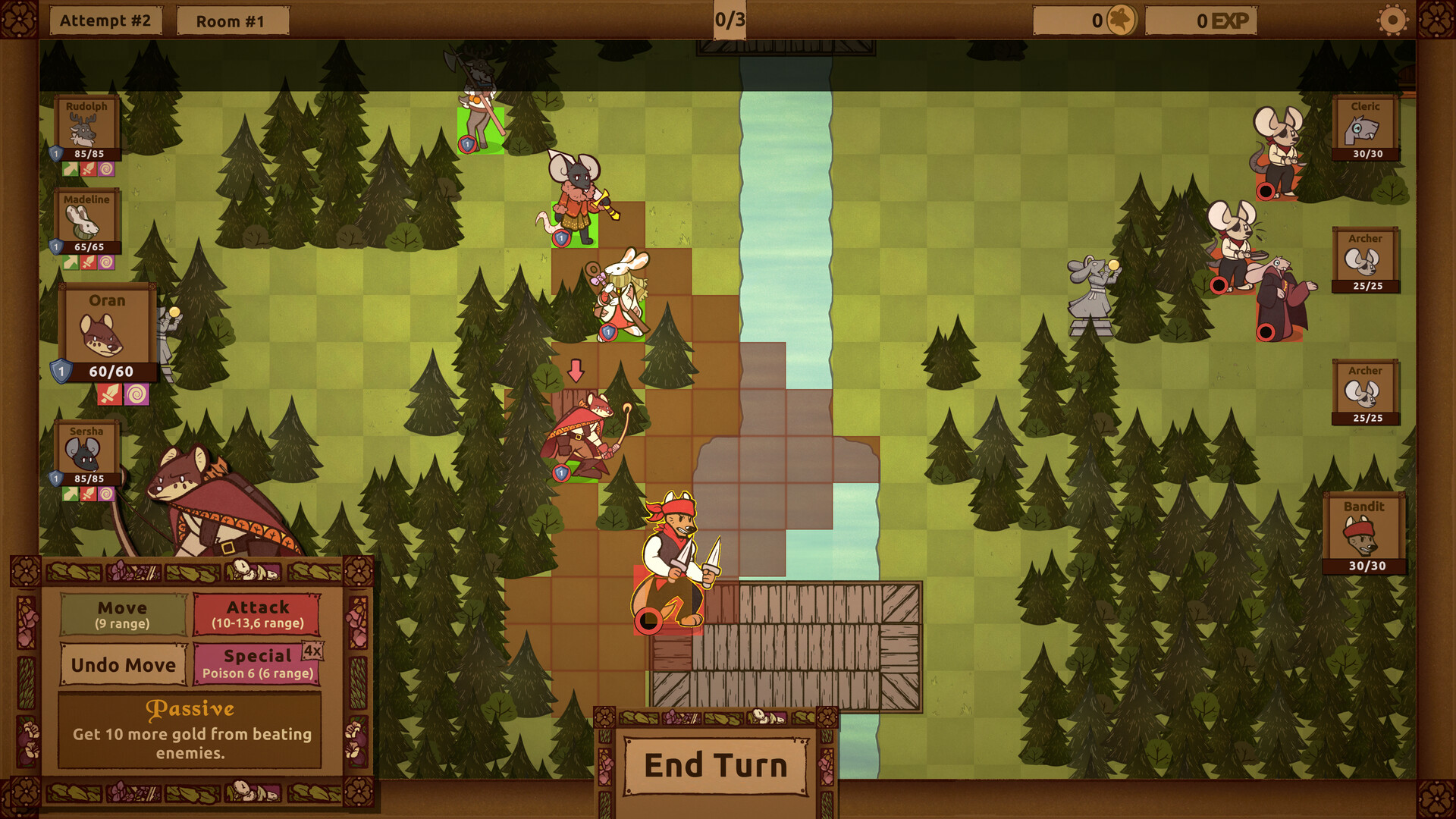Select Rudolph's attack sword icon
Viewport: 1456px width, 819px height.
pyautogui.click(x=89, y=168)
